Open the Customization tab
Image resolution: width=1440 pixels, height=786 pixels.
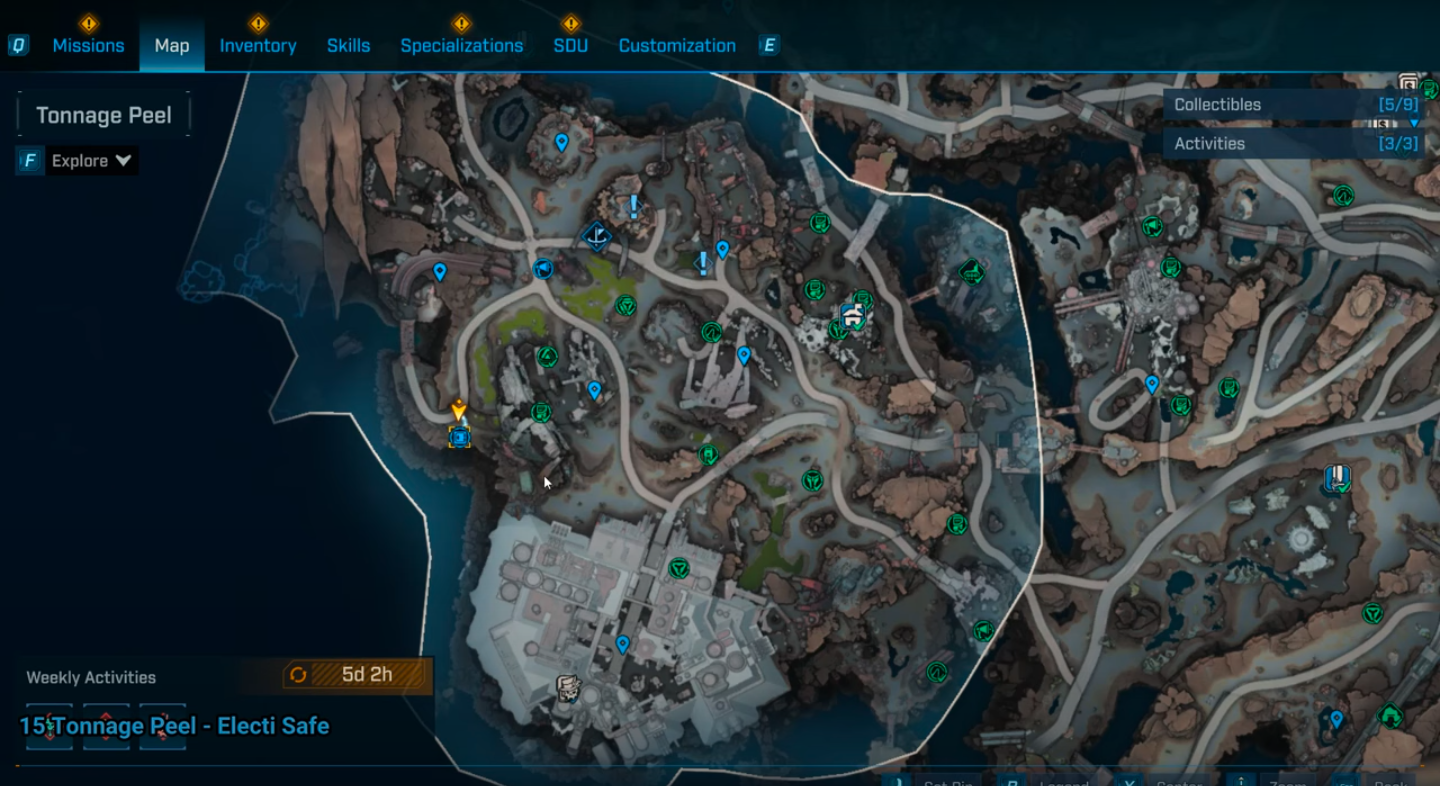(x=677, y=46)
